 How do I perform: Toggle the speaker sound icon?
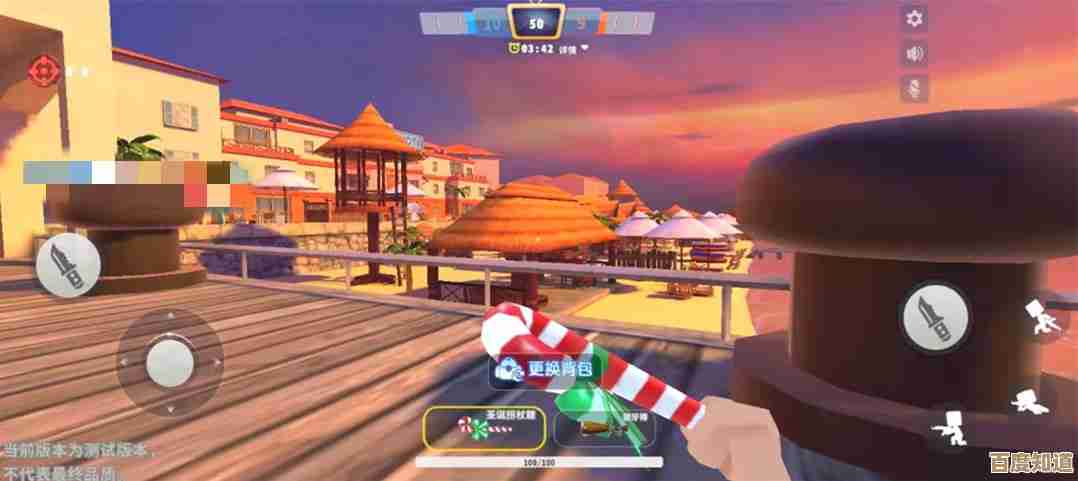pyautogui.click(x=913, y=53)
